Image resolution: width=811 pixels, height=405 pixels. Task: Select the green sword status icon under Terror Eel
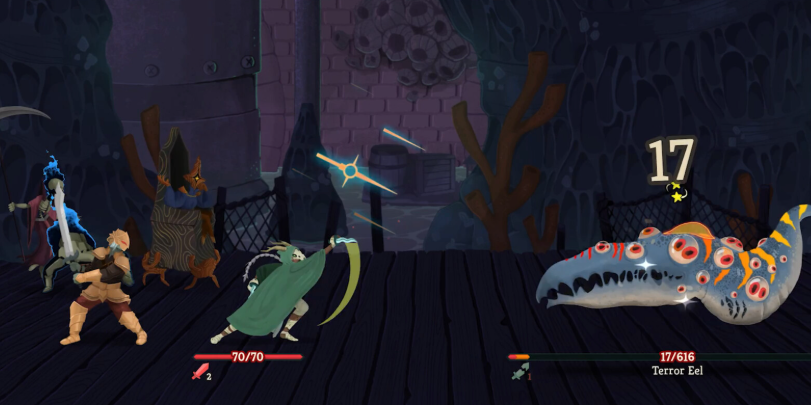pos(518,375)
